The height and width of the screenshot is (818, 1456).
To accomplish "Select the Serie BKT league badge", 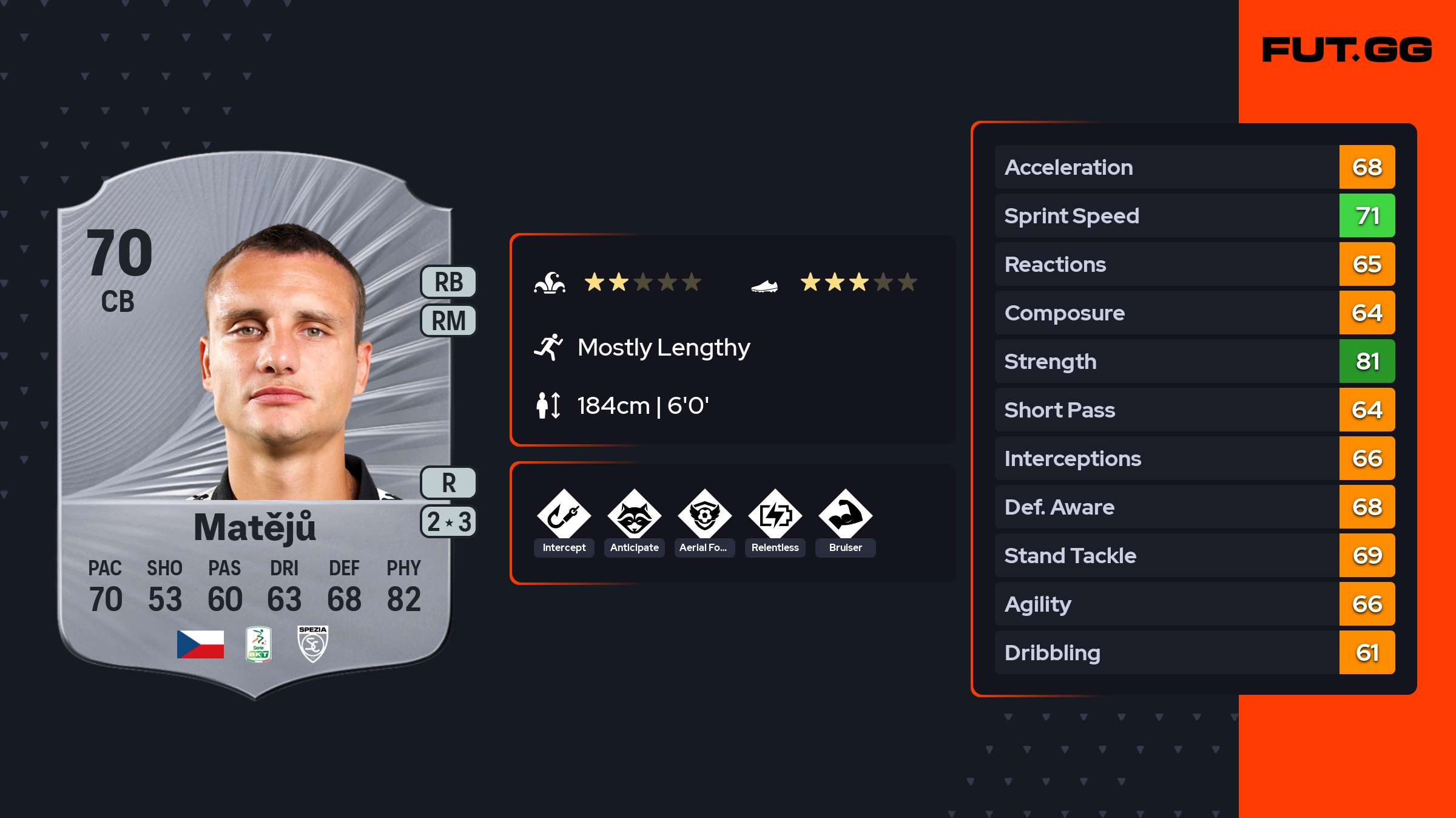I will [258, 644].
